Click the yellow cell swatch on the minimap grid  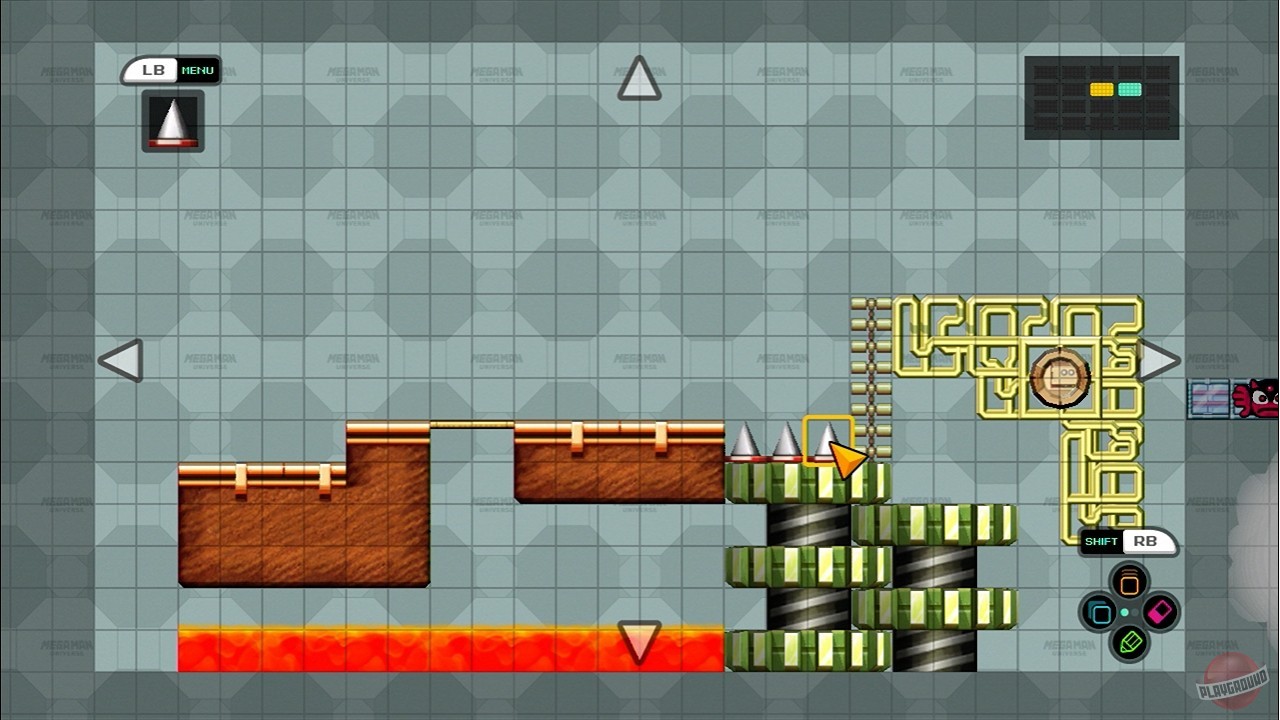[x=1101, y=88]
